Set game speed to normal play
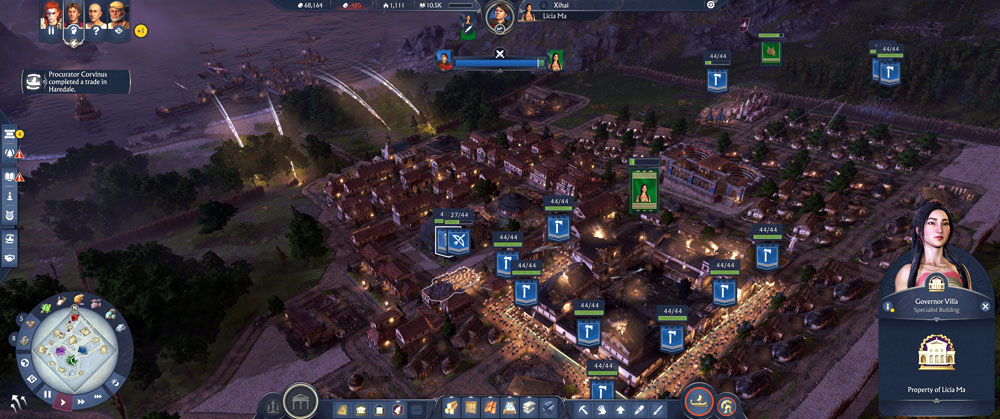The height and width of the screenshot is (419, 1000). pos(65,401)
